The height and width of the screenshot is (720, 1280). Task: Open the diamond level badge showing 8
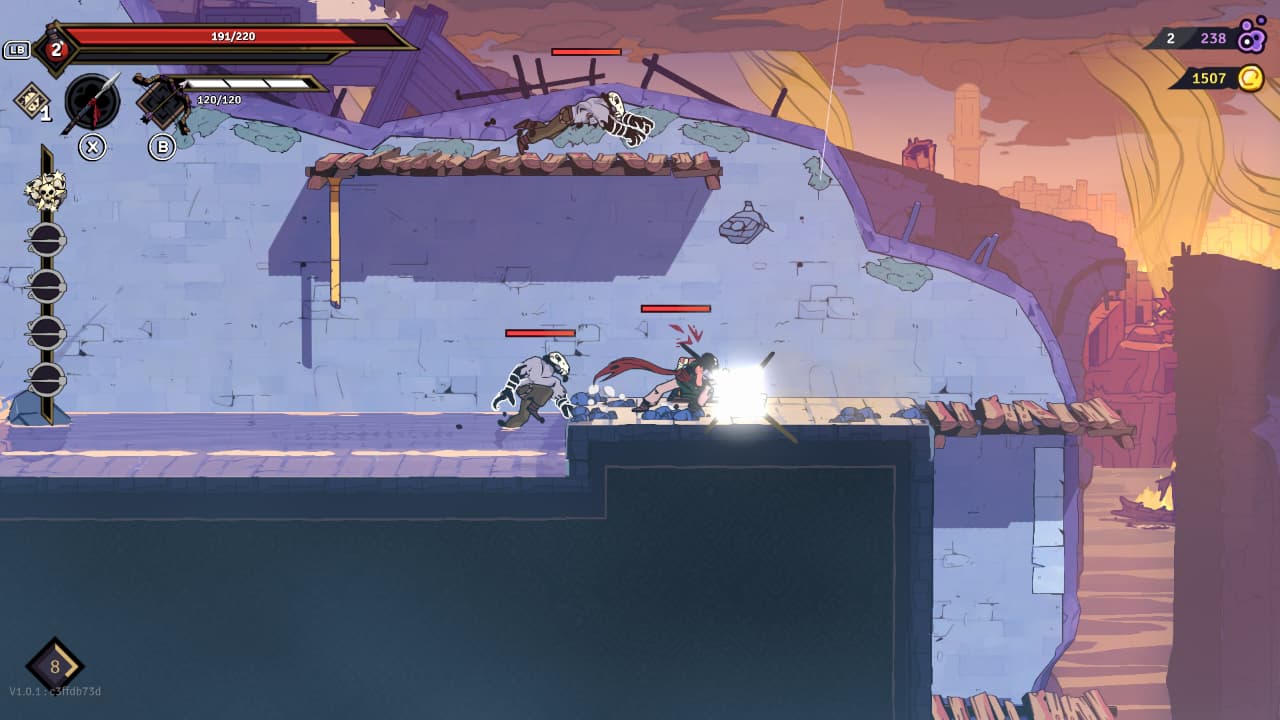point(55,666)
